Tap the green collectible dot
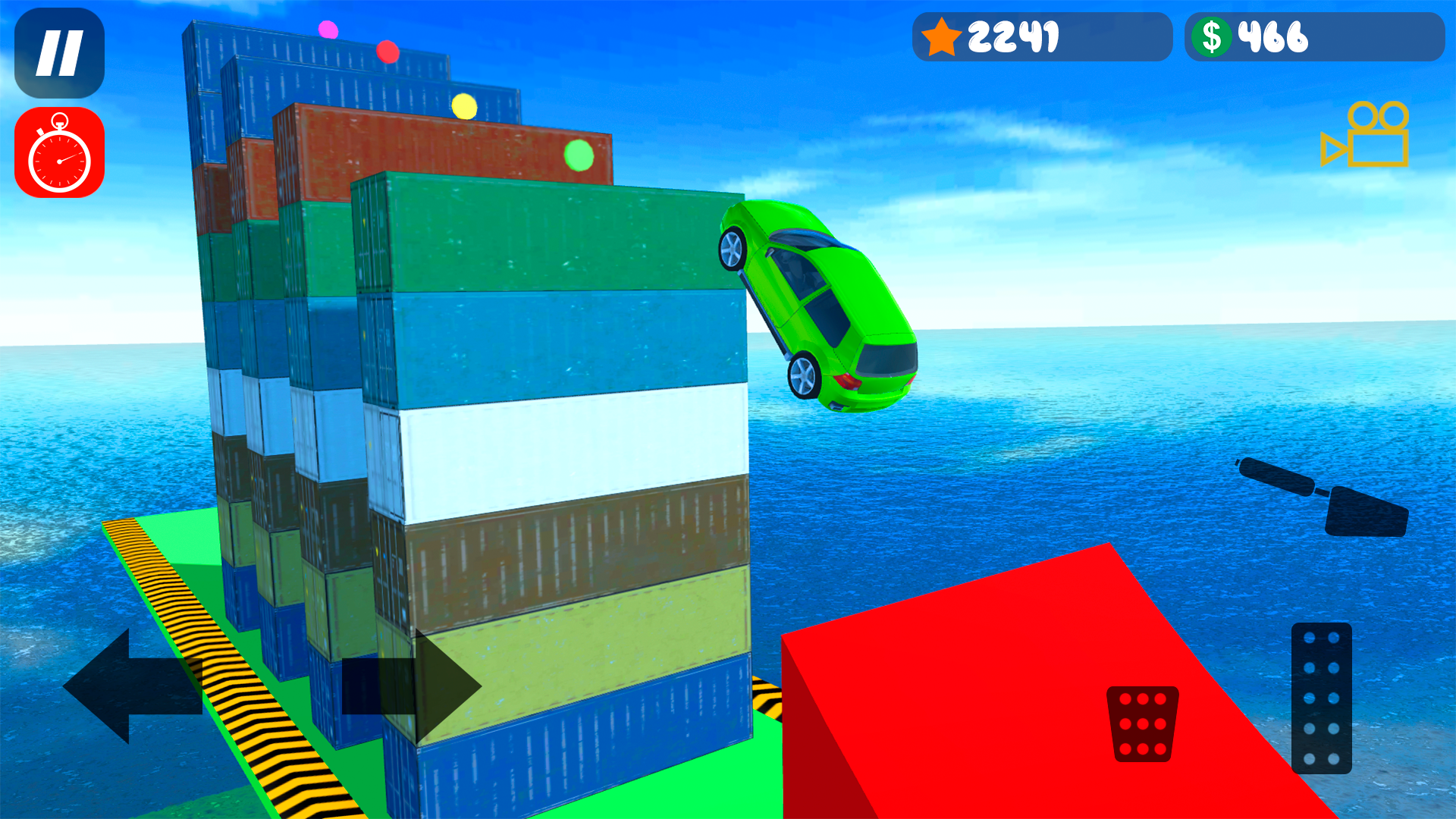The height and width of the screenshot is (819, 1456). point(579,155)
